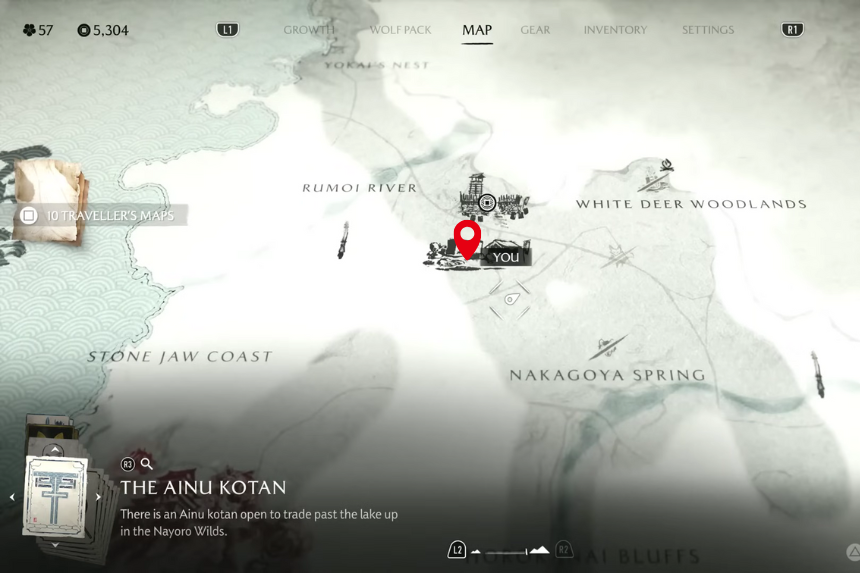Adjust the map zoom slider
This screenshot has height=573, width=860.
(510, 550)
